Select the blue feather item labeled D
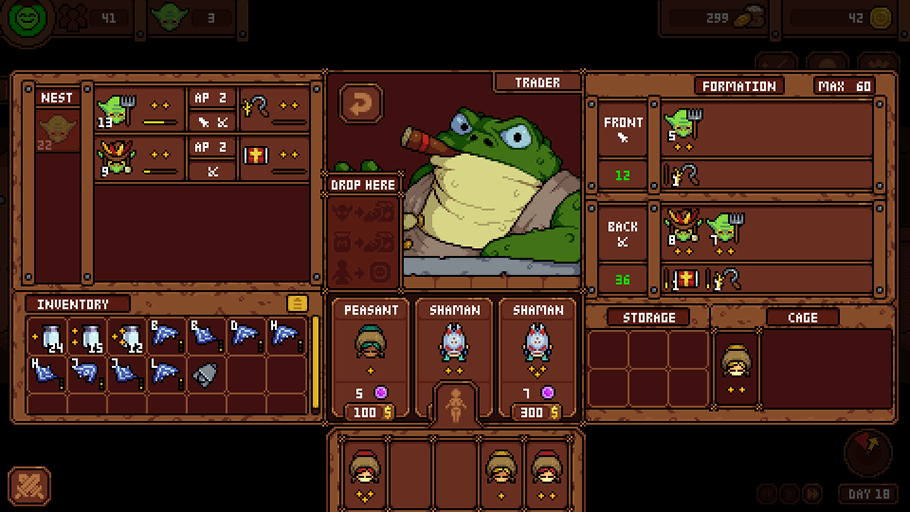This screenshot has width=910, height=512. [x=245, y=337]
